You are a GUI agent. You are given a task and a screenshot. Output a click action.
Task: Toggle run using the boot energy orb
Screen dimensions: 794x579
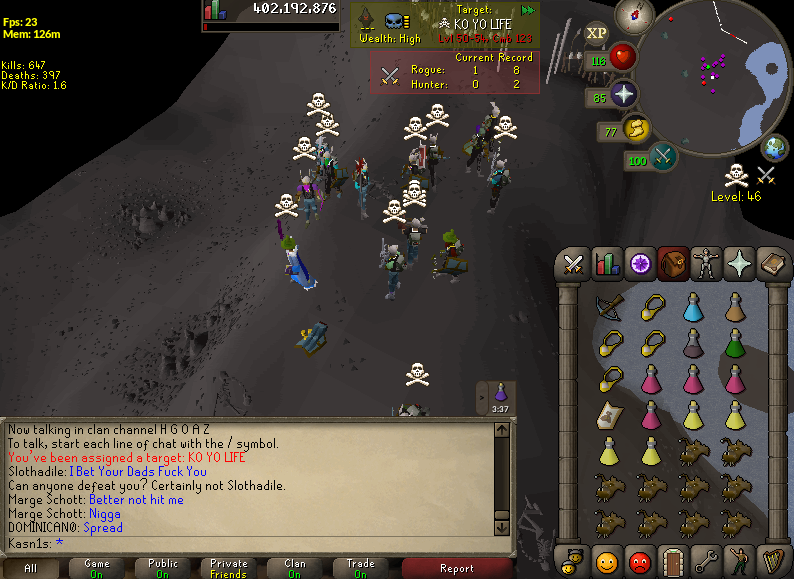(x=636, y=130)
